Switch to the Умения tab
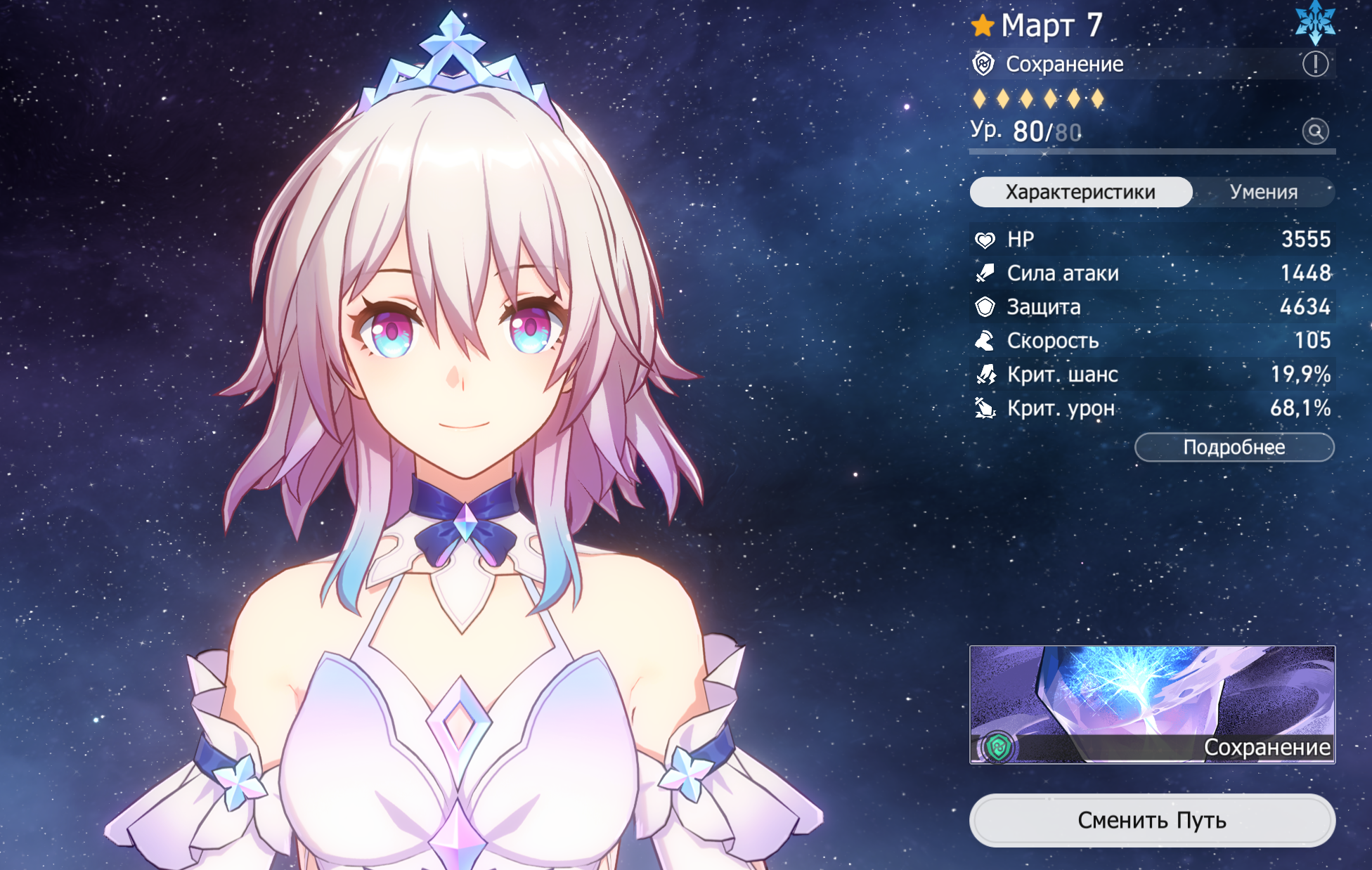This screenshot has width=1372, height=870. click(1263, 192)
